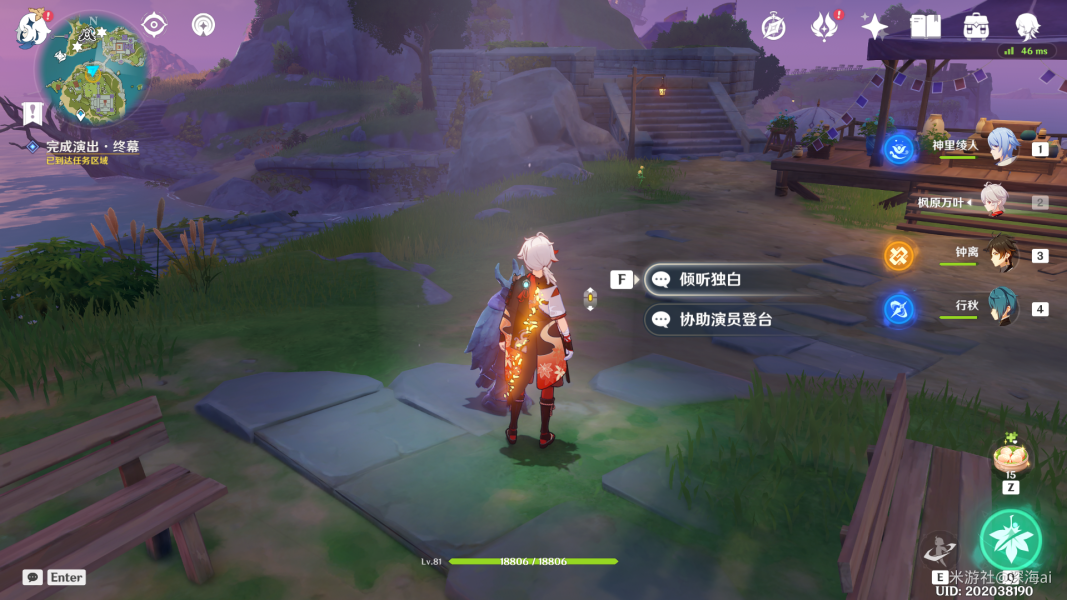Open the quest banner icon with exclamation mark
The width and height of the screenshot is (1067, 600).
pos(32,111)
